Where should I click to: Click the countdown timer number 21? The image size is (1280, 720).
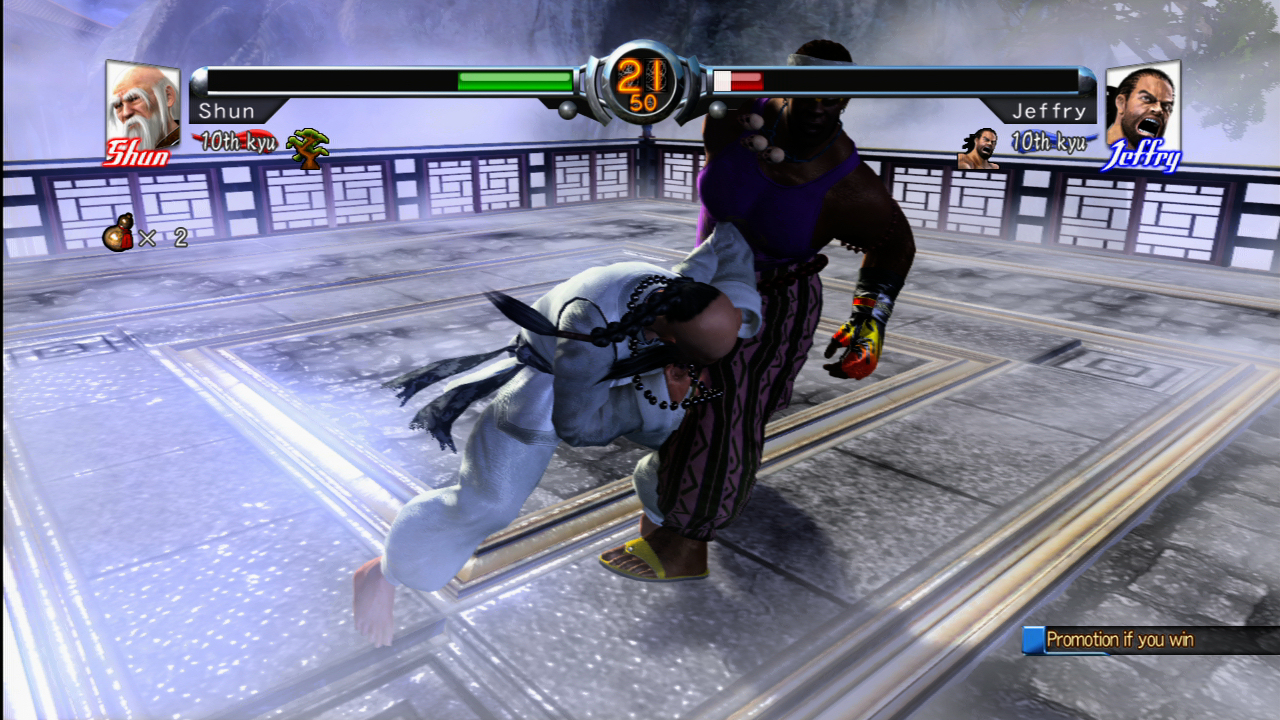(640, 75)
